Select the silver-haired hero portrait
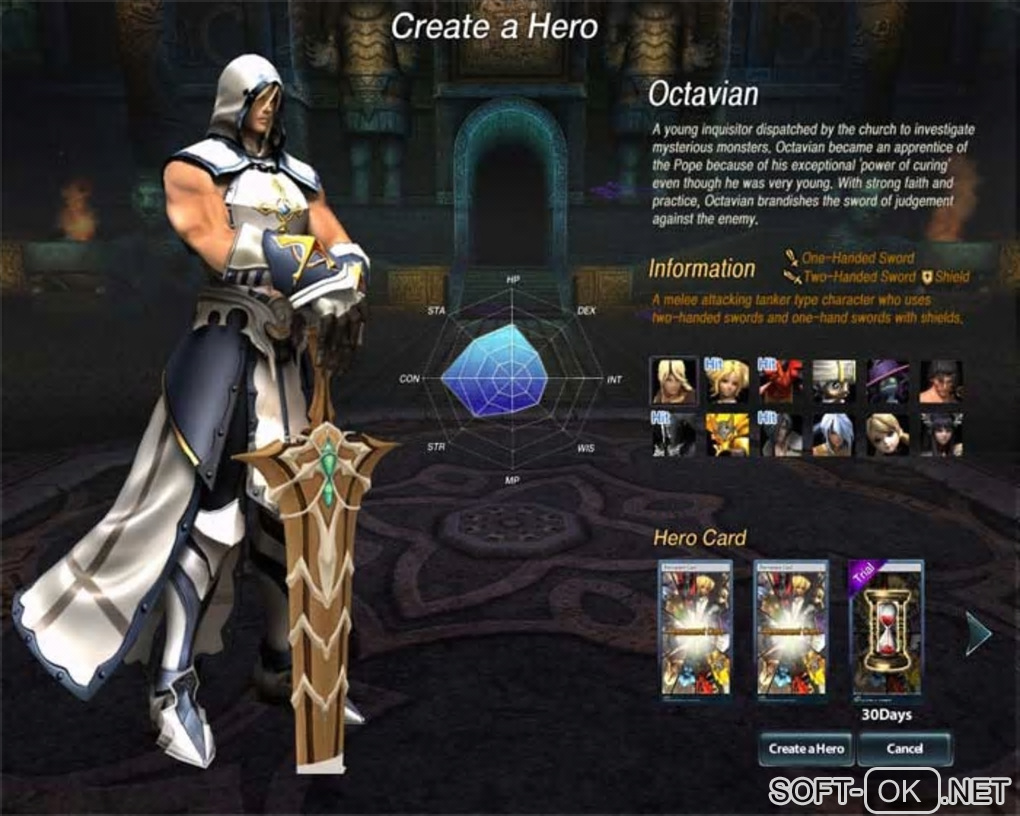Viewport: 1020px width, 816px height. pos(833,435)
